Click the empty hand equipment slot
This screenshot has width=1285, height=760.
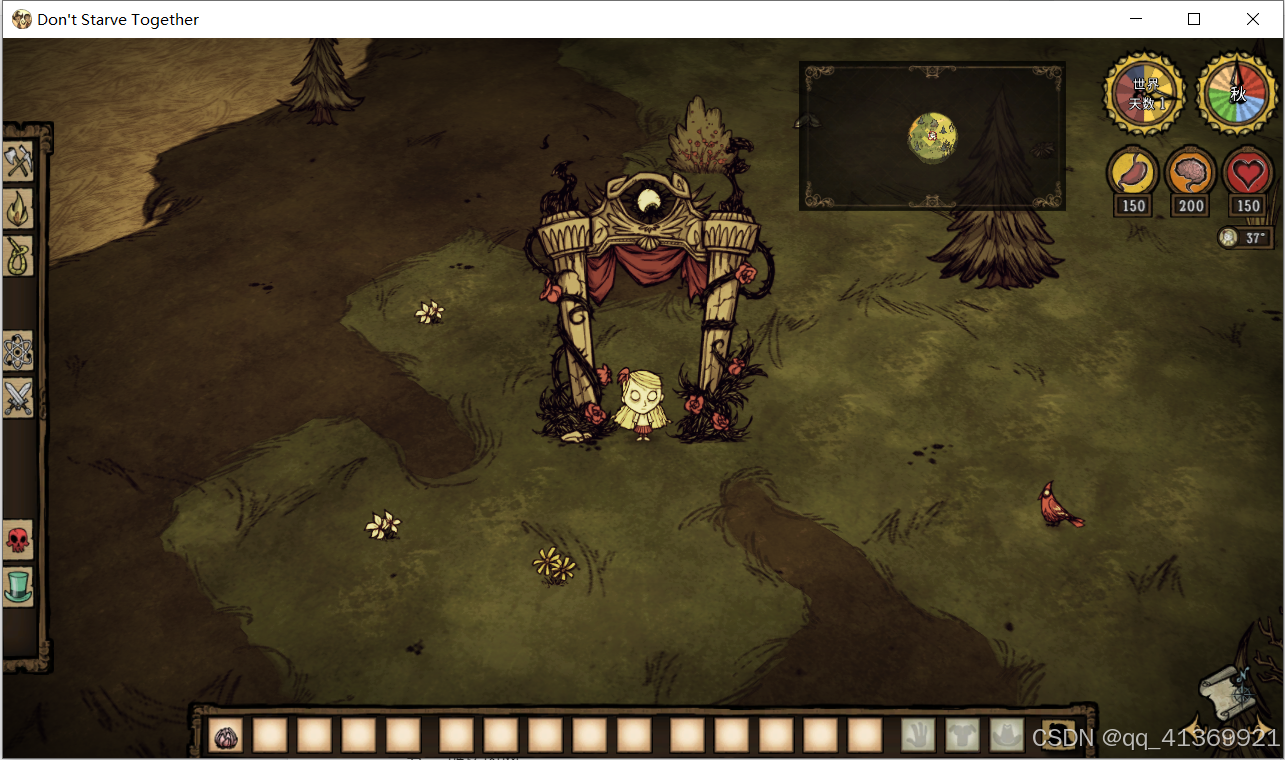tap(918, 736)
